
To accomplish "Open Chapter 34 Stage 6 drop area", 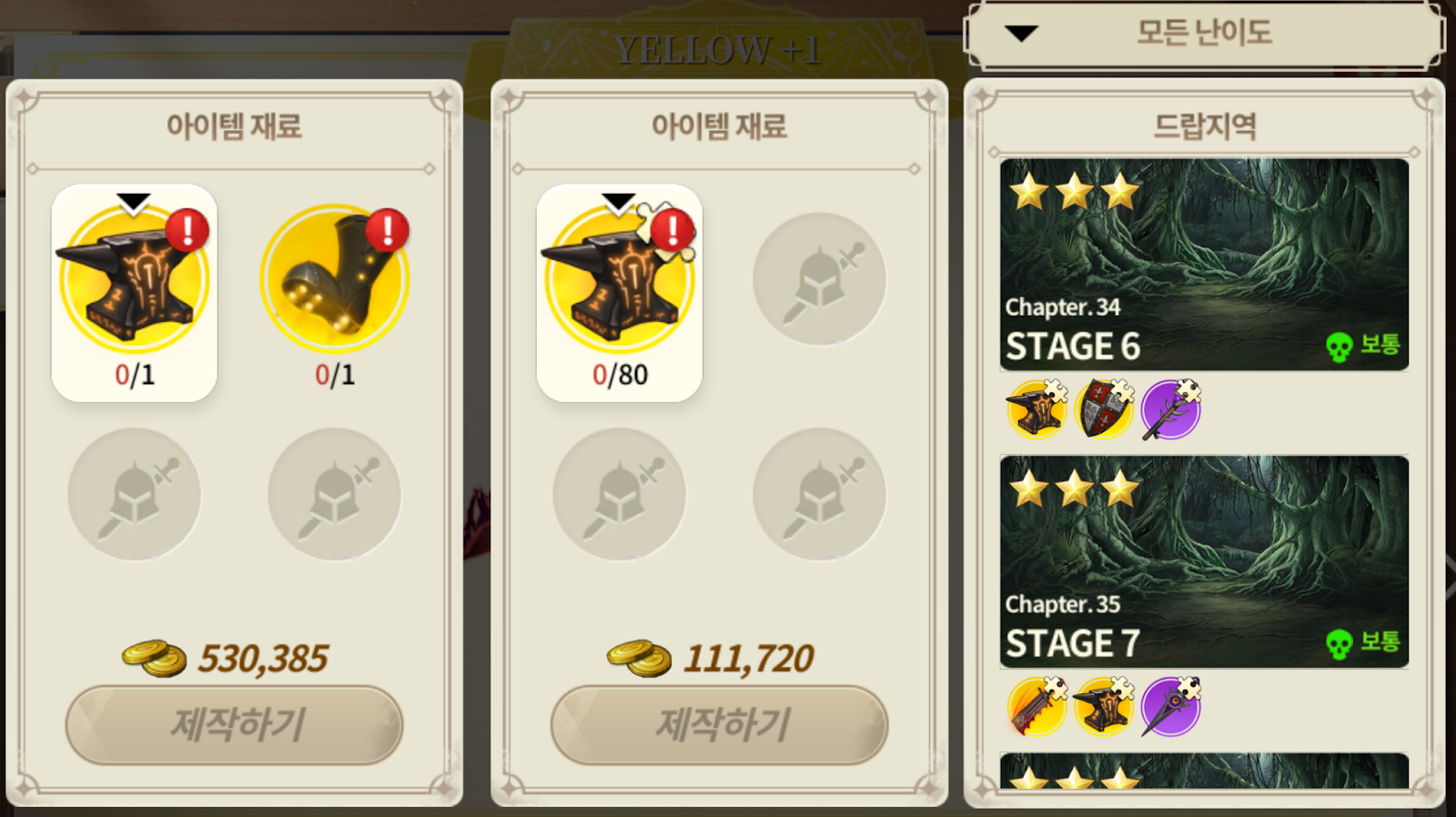I will (x=1204, y=265).
